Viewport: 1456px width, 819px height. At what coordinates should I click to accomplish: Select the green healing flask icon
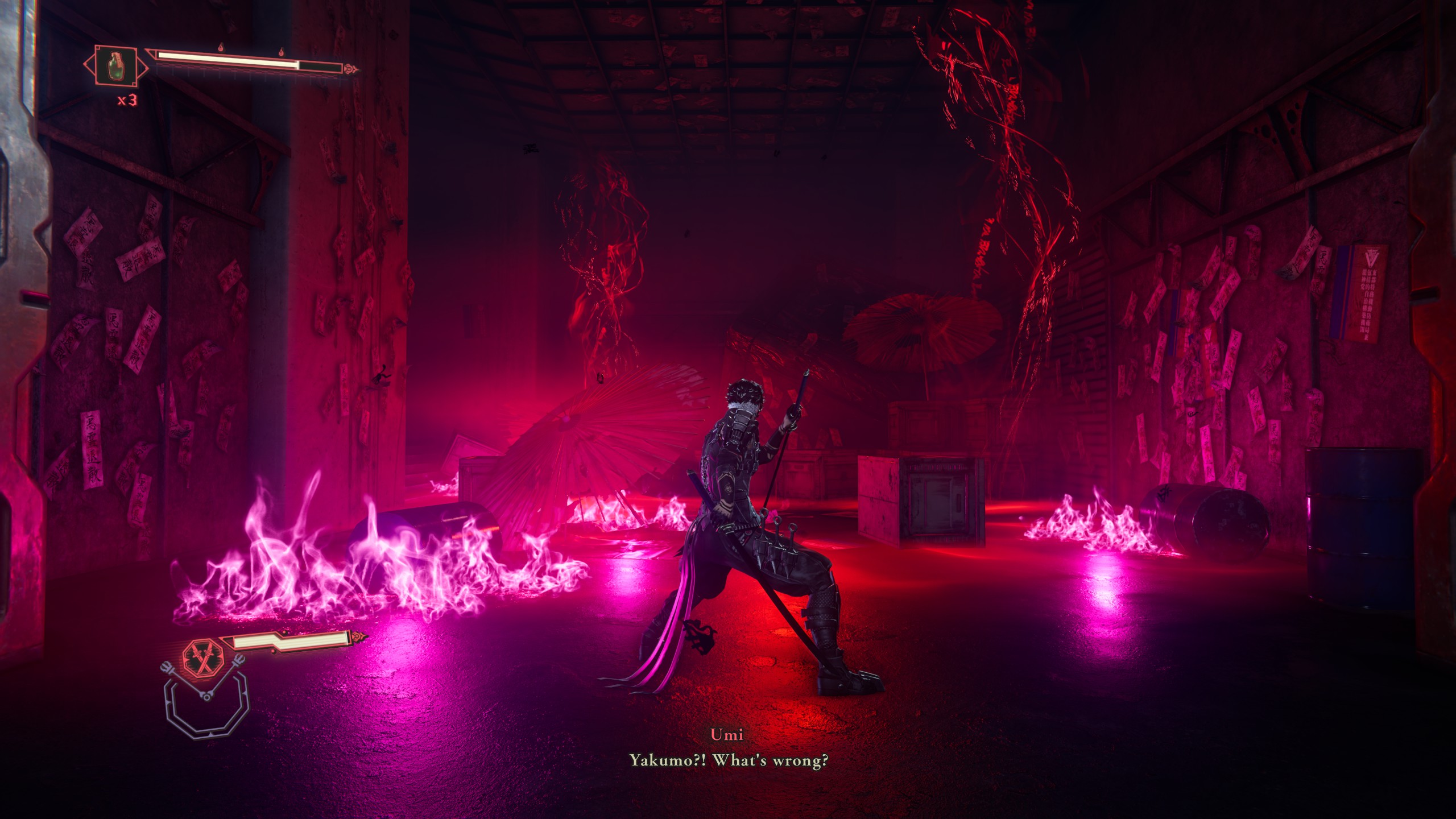(115, 67)
